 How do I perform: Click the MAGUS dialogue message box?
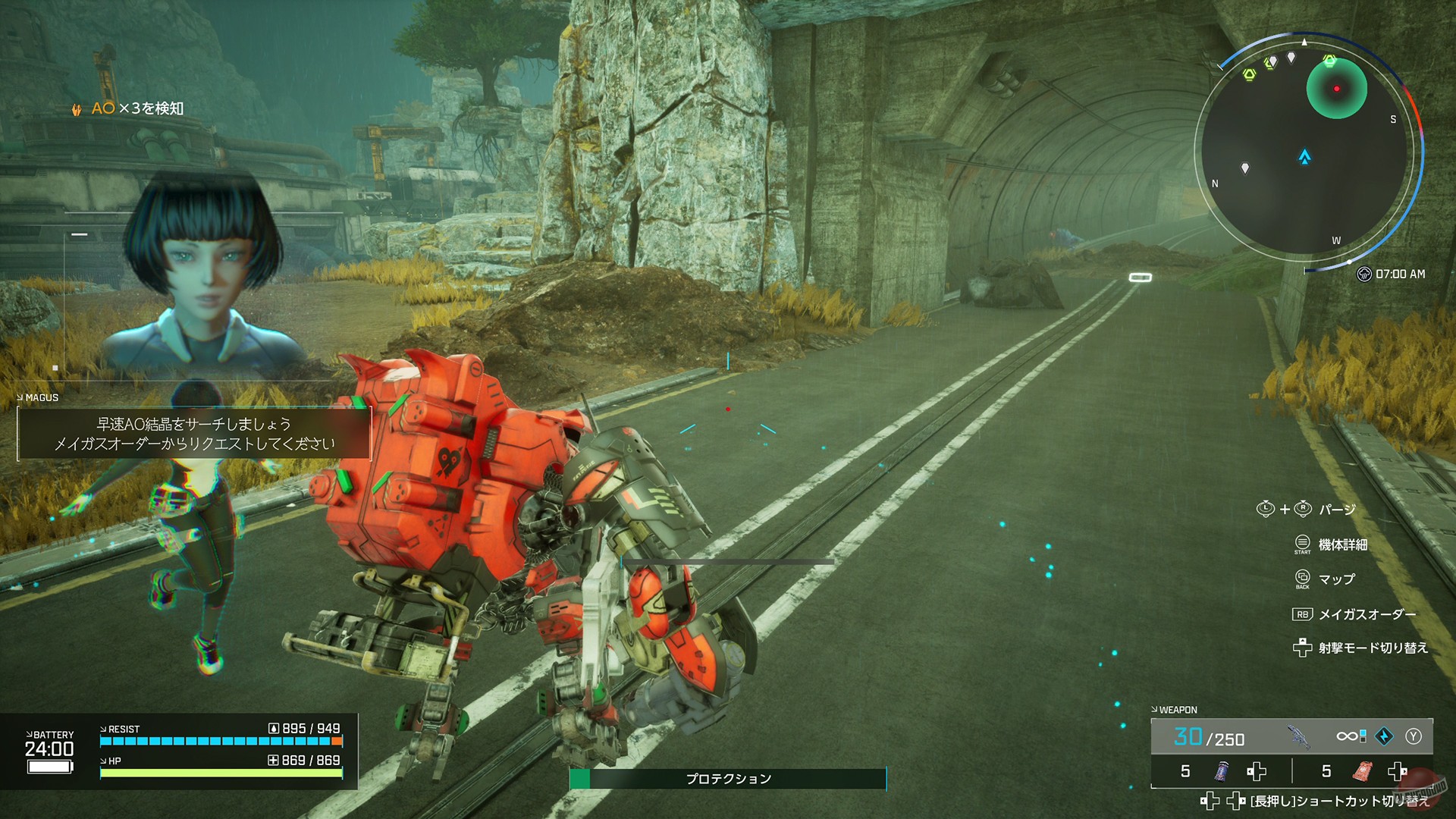click(194, 434)
